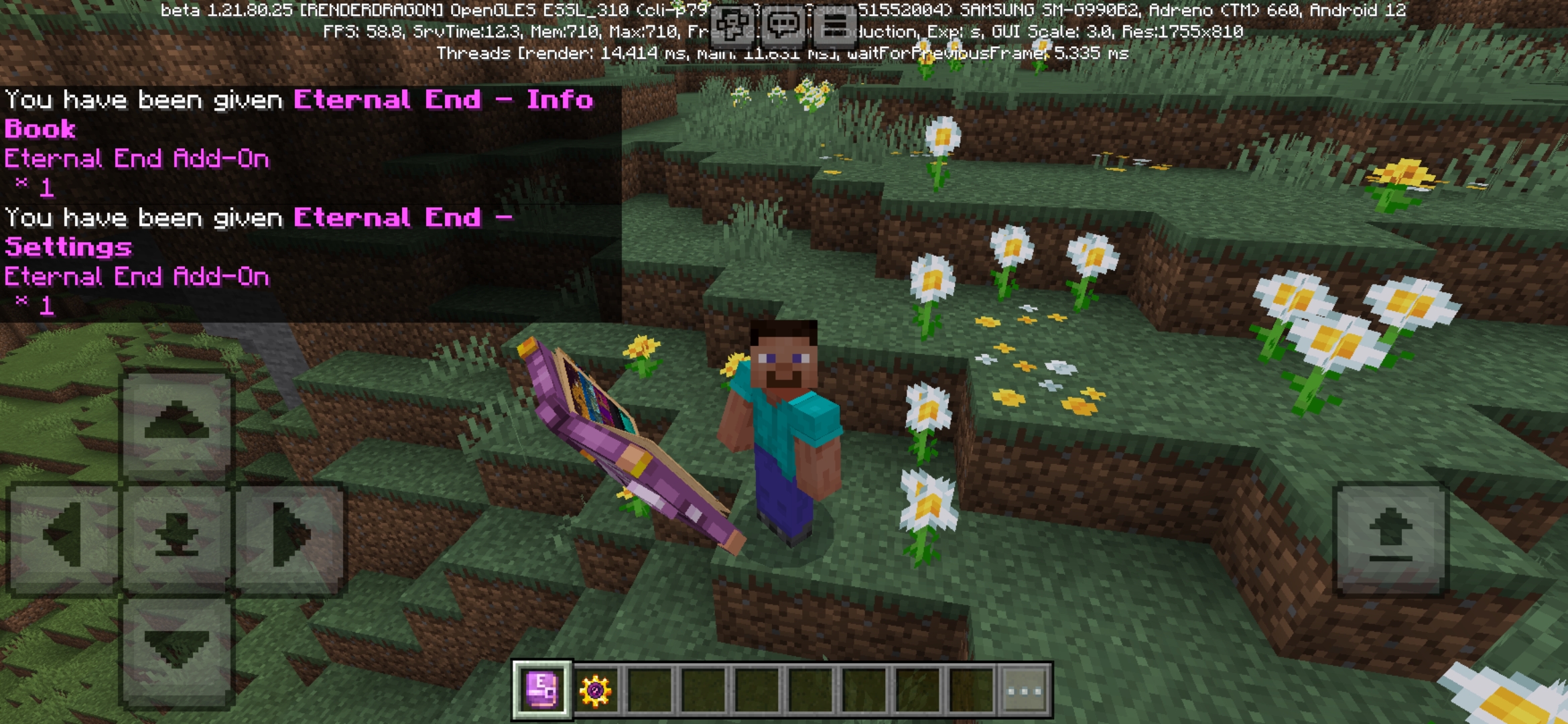Toggle crouch using the descend control
Screen dimensions: 1568x724
click(176, 647)
